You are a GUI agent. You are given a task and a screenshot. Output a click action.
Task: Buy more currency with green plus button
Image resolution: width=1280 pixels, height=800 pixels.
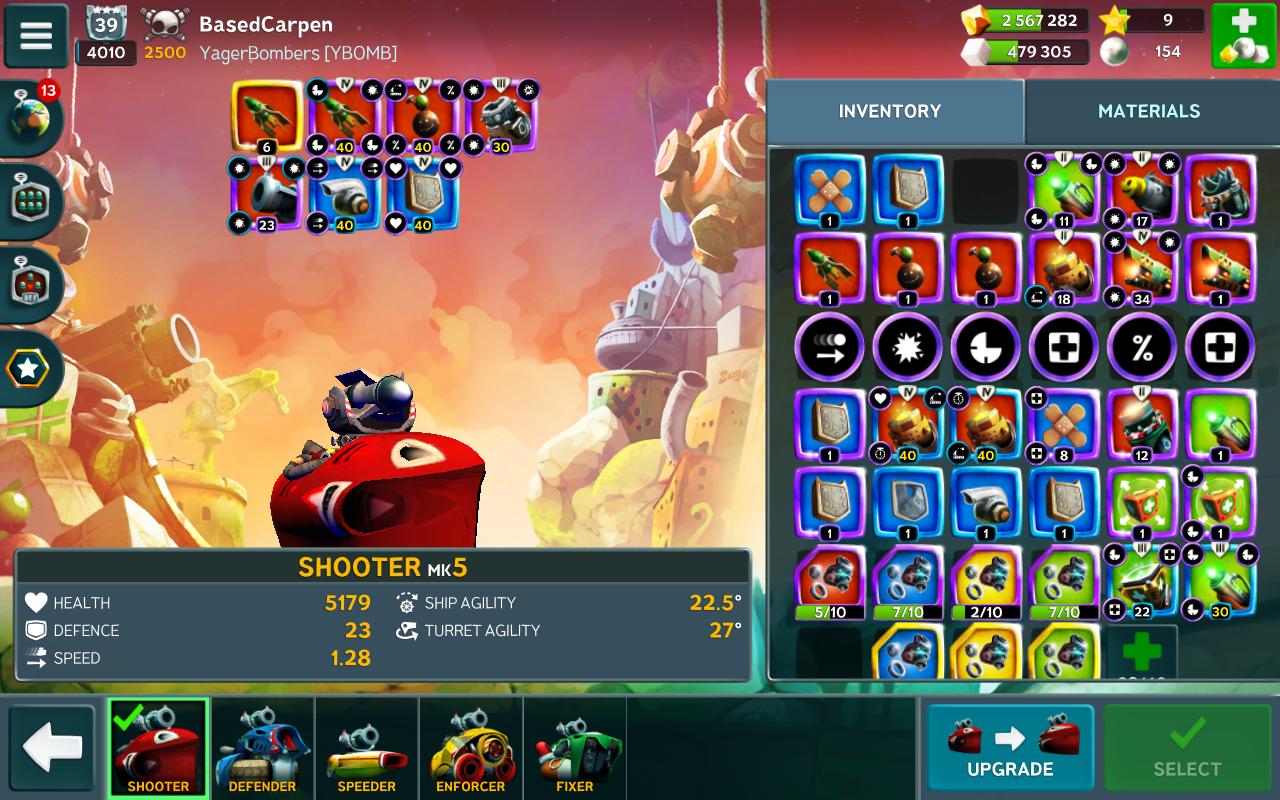[1242, 36]
